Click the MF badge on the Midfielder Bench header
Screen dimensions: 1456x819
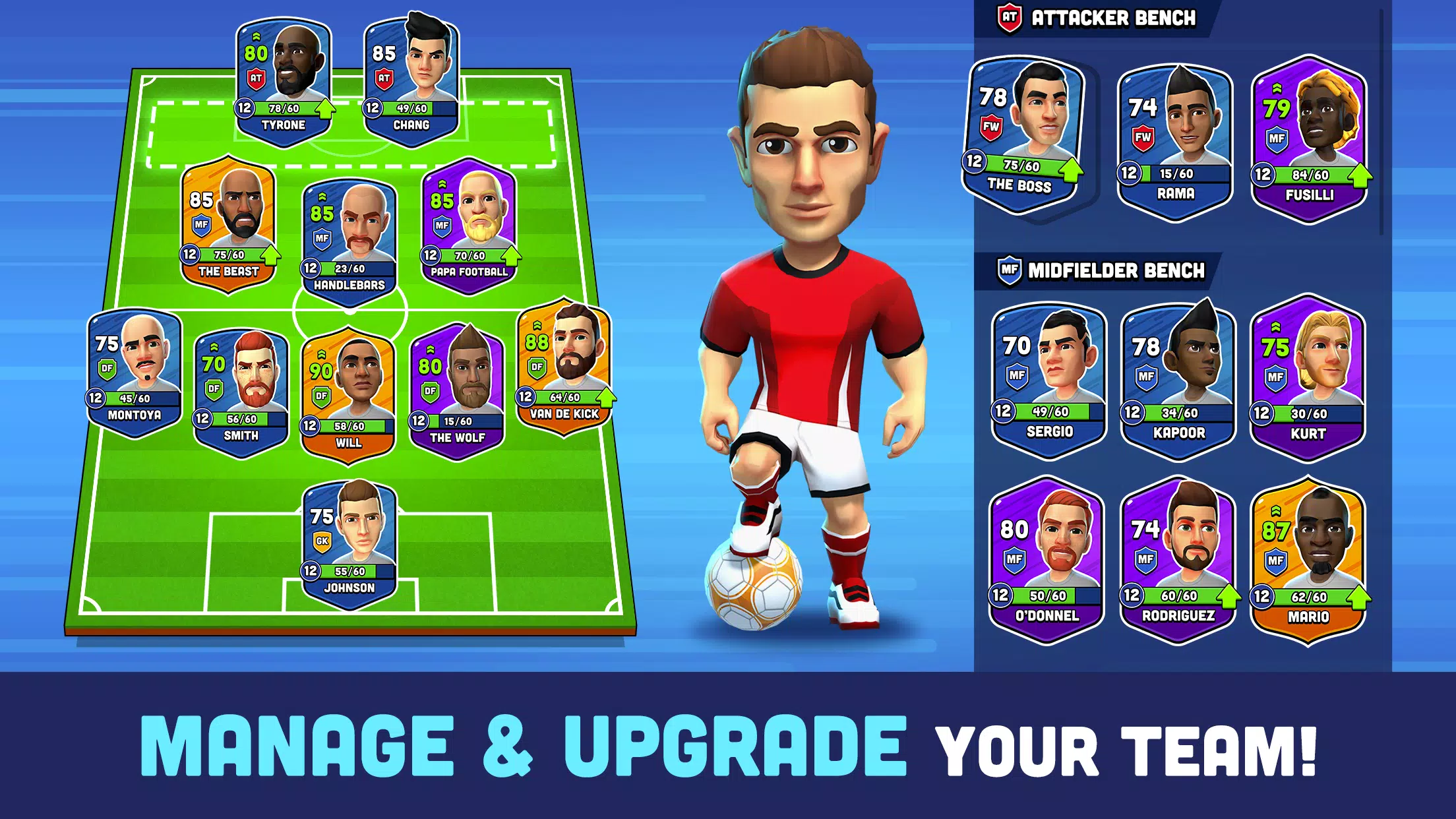point(1009,271)
